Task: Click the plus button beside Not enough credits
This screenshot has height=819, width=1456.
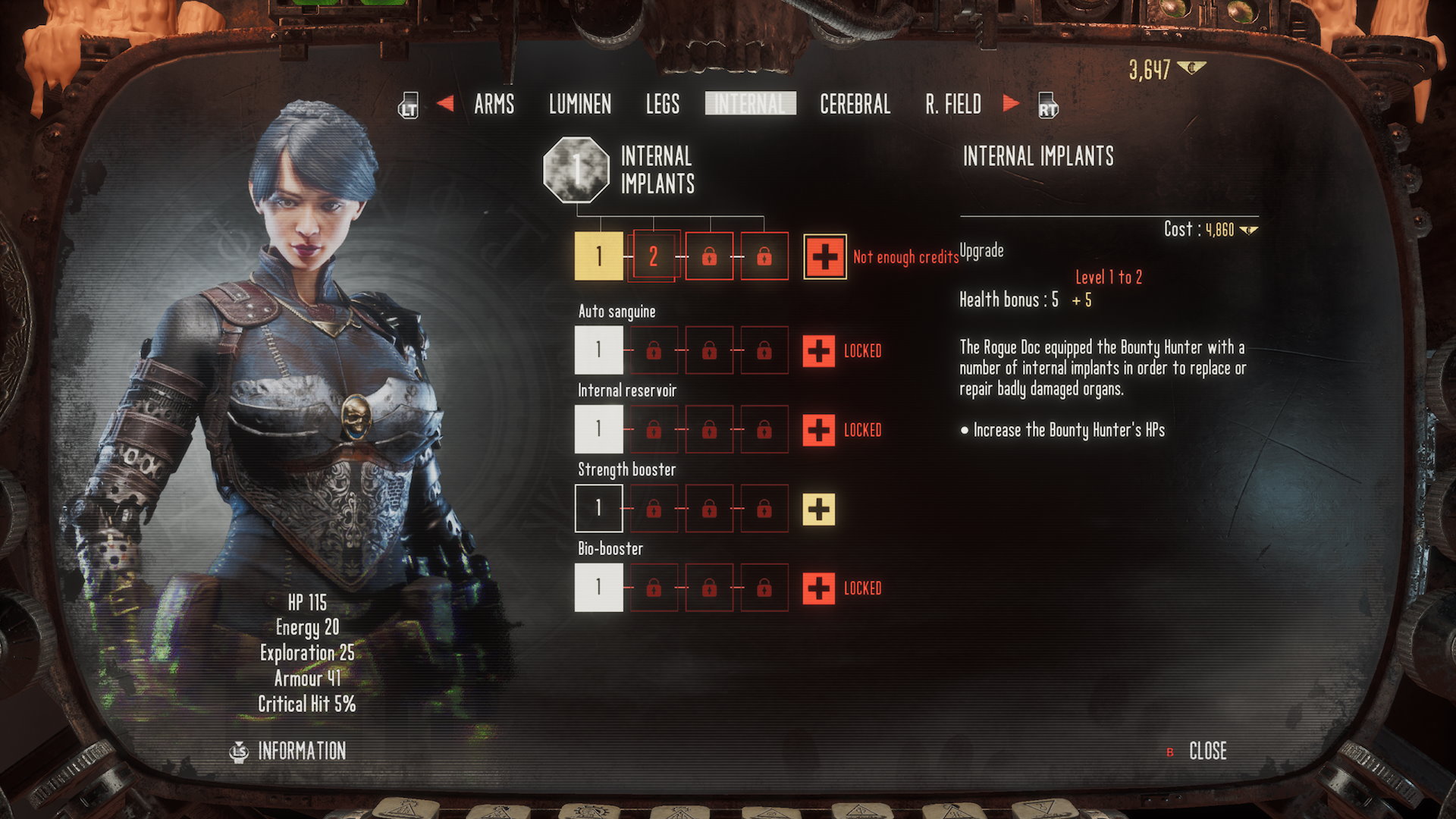Action: click(825, 257)
